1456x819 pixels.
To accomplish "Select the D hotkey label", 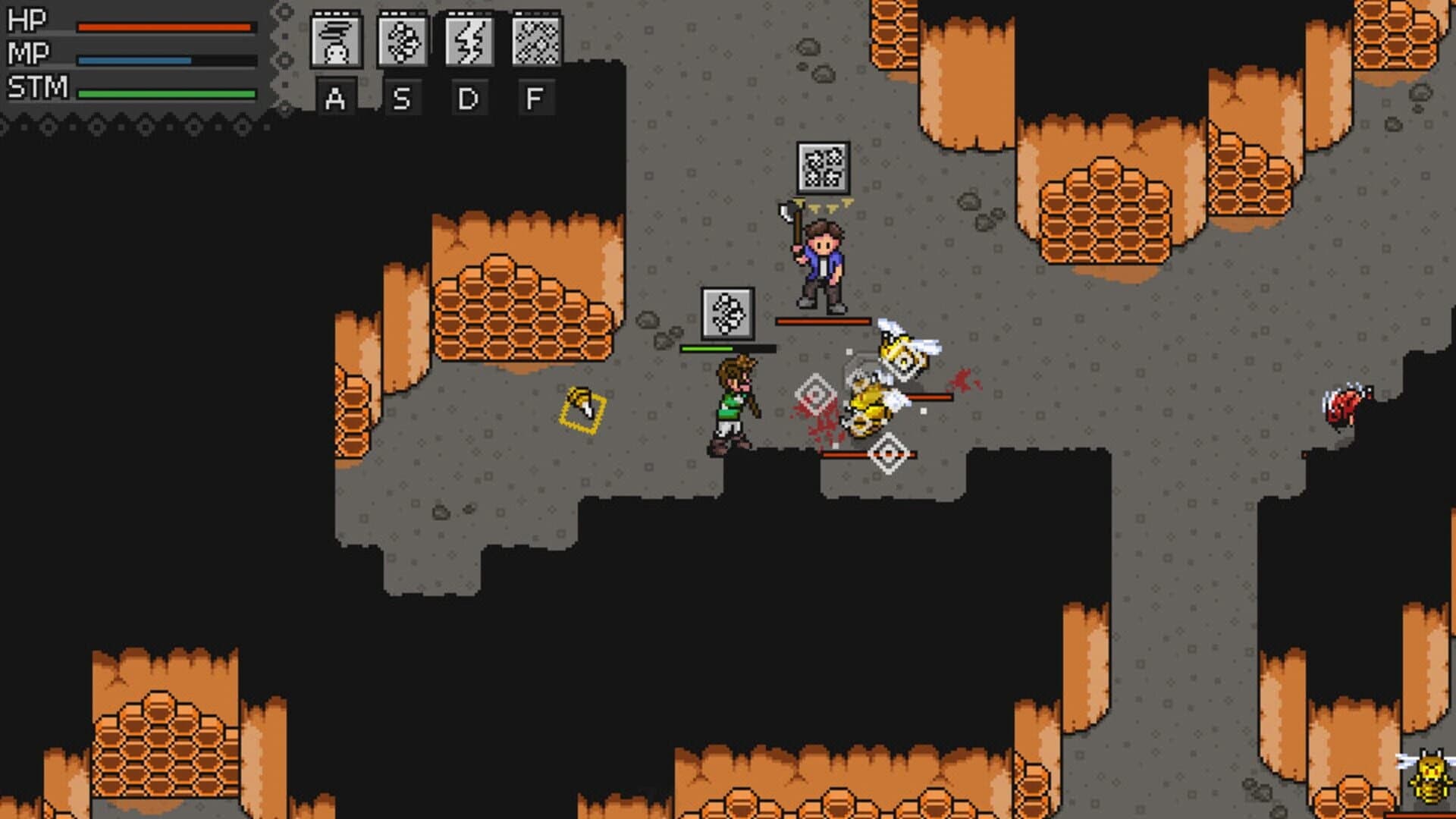I will point(468,98).
